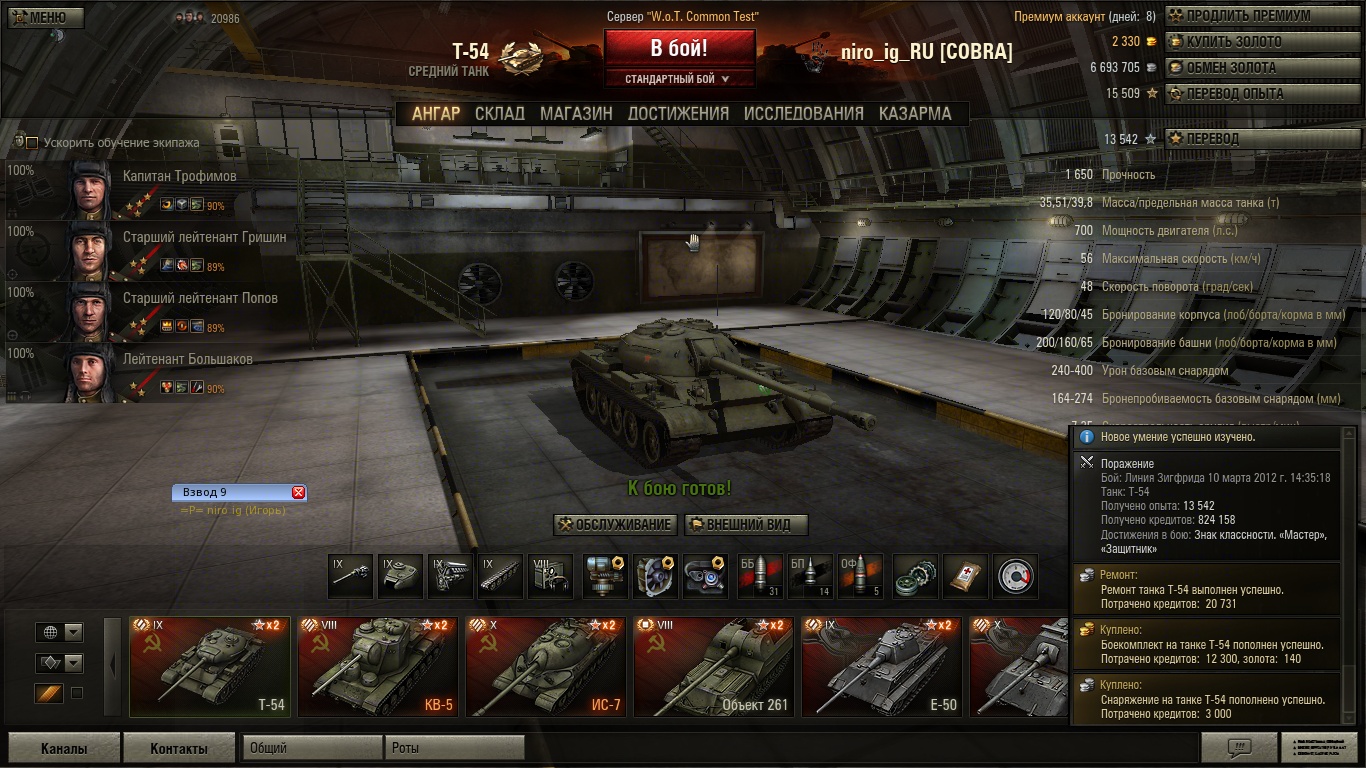Show the КАЗАРМА tab
Viewport: 1366px width, 768px height.
point(915,113)
